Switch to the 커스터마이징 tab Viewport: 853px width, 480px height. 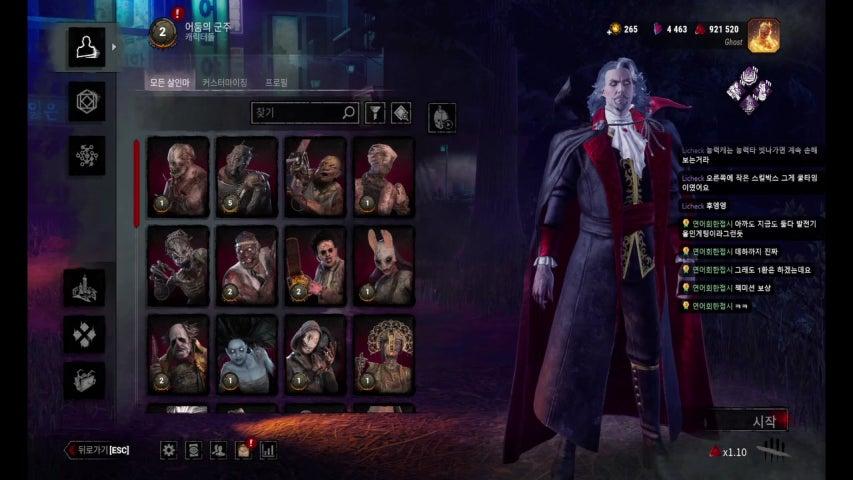(224, 82)
